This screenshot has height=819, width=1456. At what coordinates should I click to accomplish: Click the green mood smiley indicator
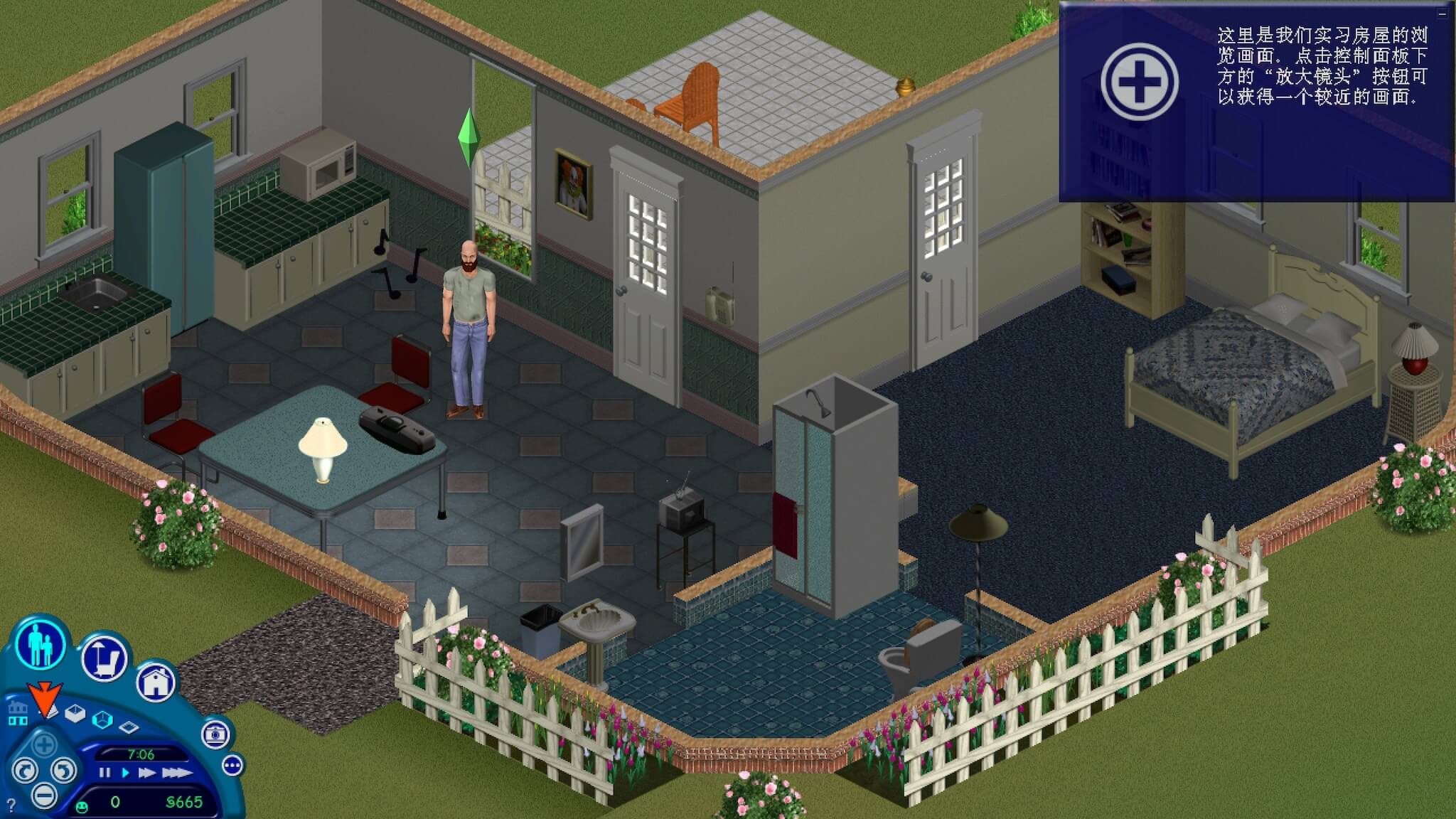tap(82, 807)
